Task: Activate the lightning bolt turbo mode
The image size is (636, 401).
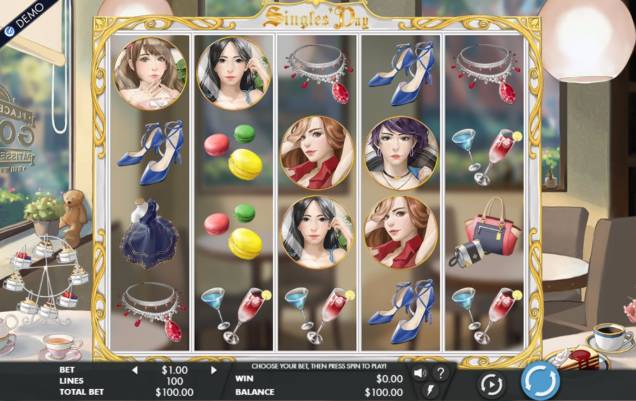Action: click(430, 390)
